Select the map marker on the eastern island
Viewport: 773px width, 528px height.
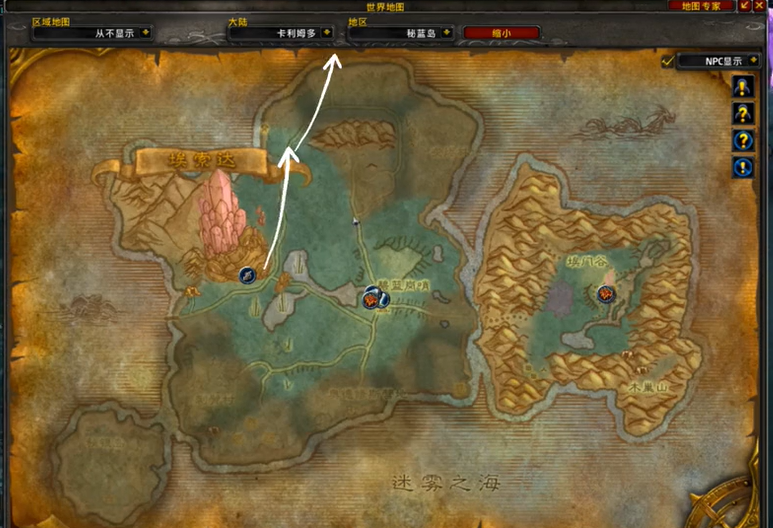605,294
